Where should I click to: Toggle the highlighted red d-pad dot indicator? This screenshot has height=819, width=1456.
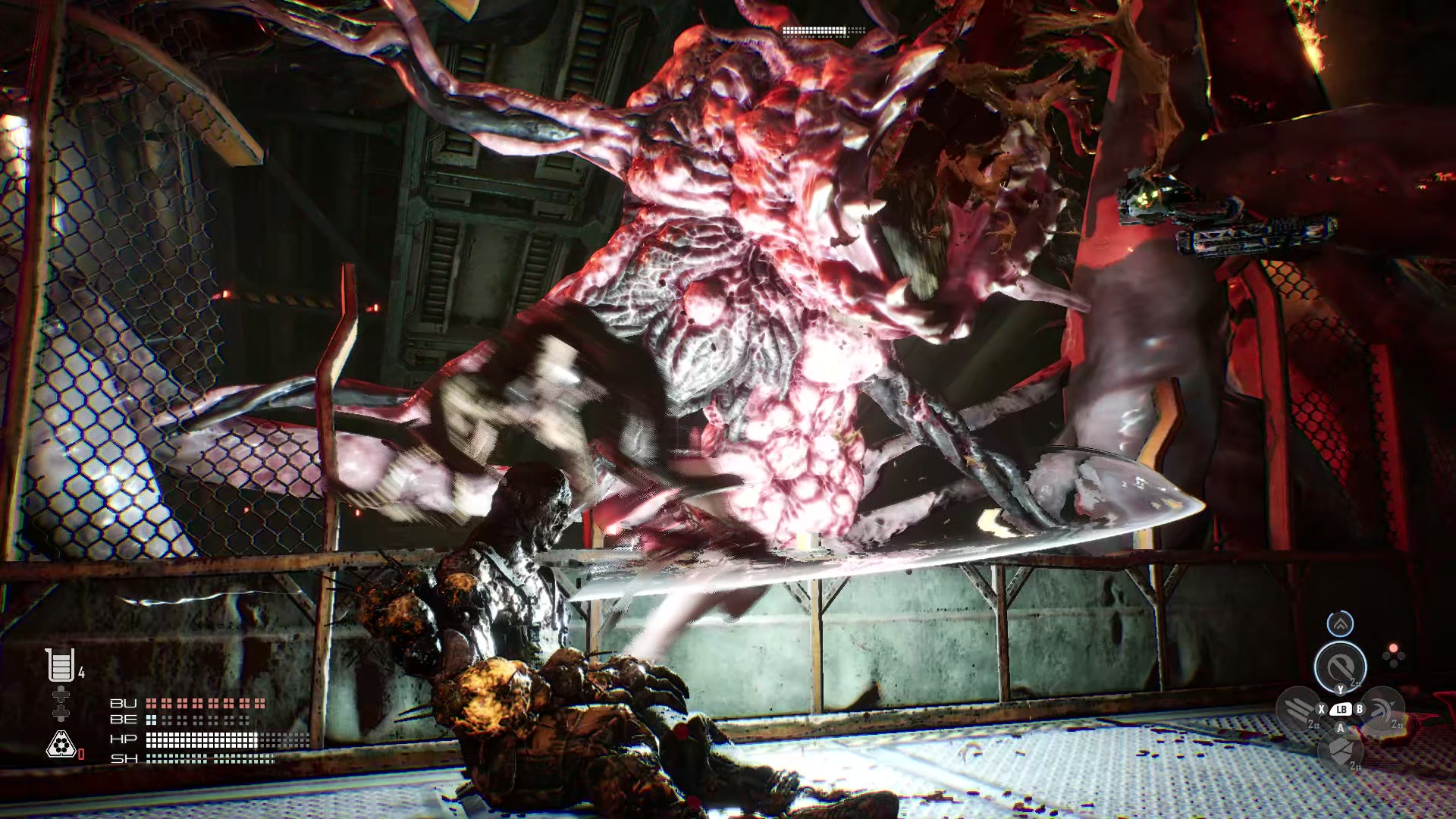1393,648
